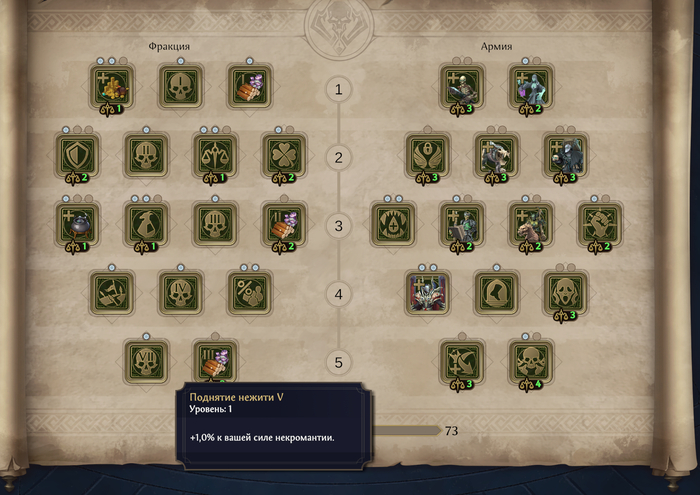This screenshot has height=495, width=700.
Task: Select the four-leaf clover luck skill
Action: tap(283, 155)
